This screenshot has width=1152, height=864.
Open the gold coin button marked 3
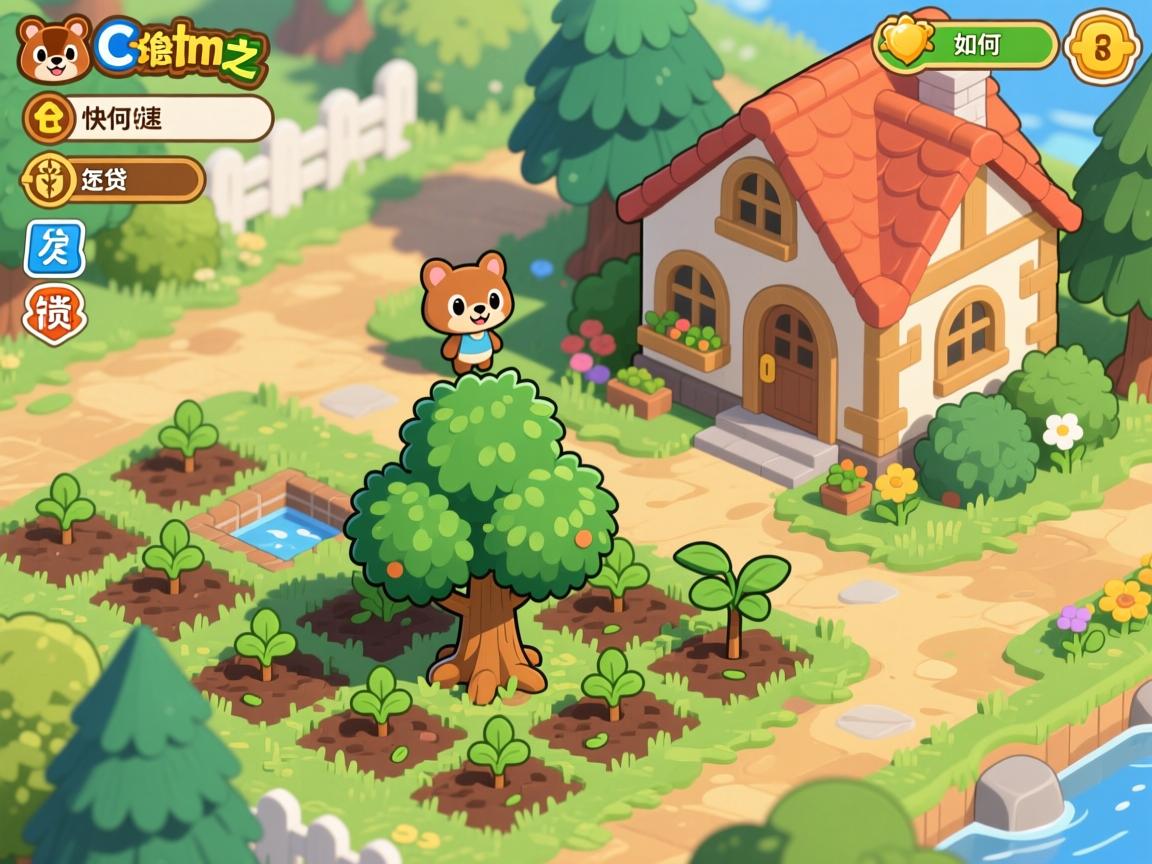point(1102,46)
